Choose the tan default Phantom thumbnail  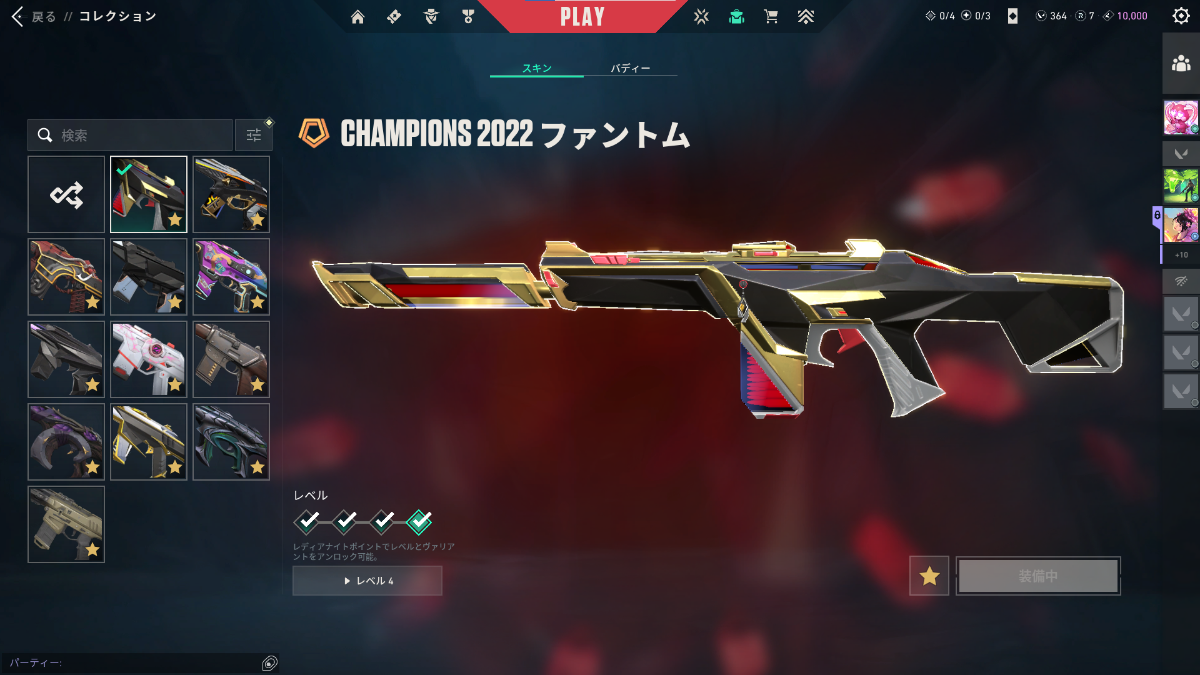coord(66,524)
